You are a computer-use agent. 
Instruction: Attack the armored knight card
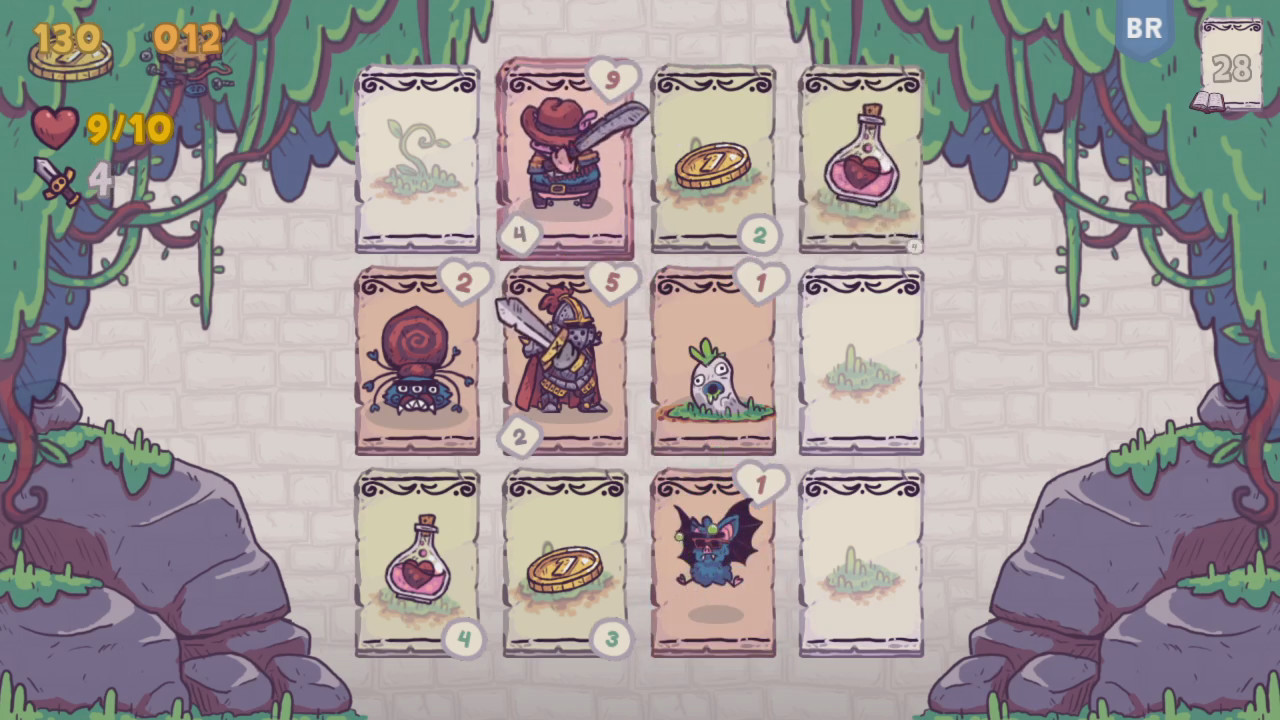point(565,360)
